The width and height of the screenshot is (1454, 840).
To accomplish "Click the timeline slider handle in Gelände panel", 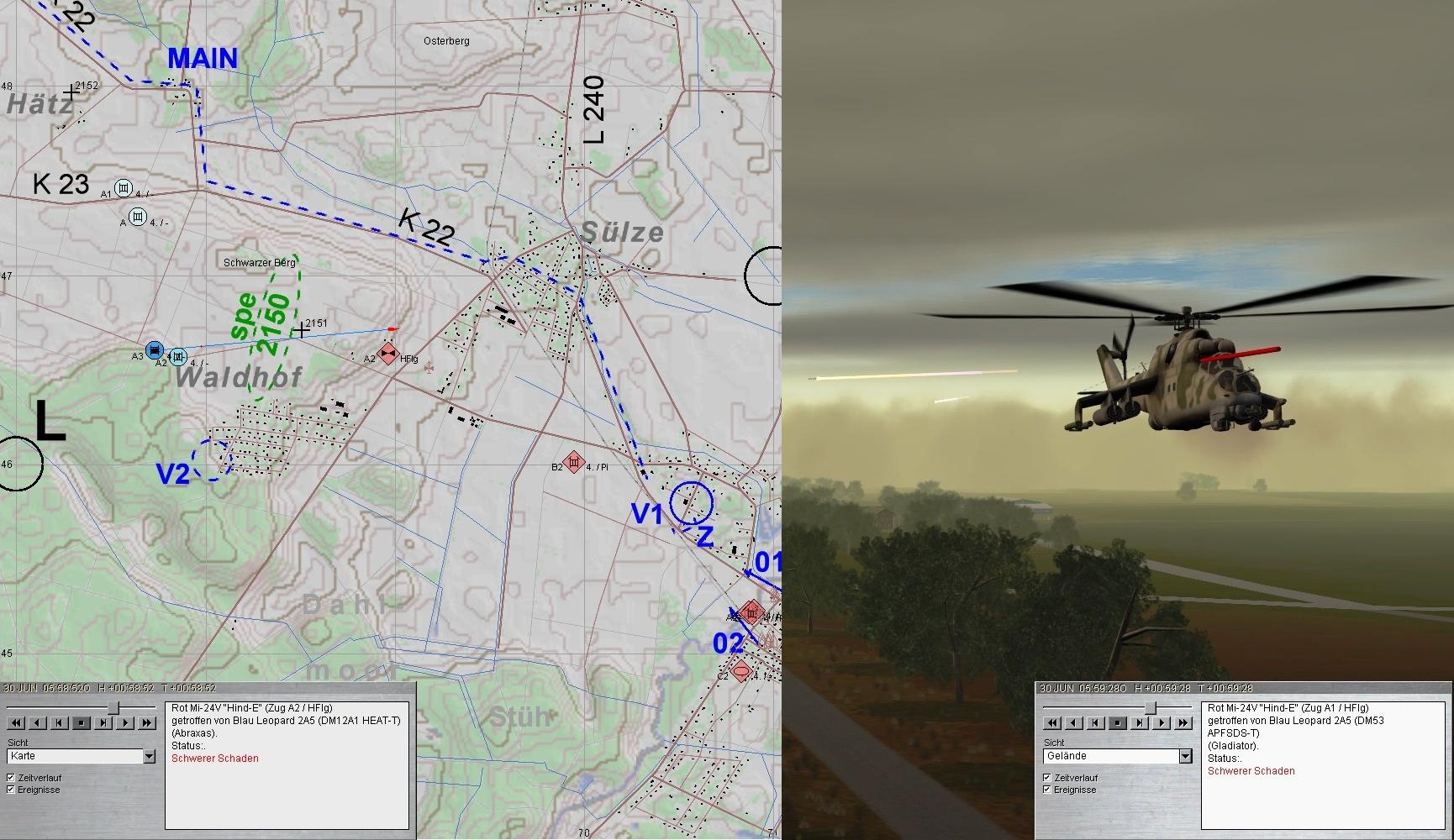I will 1150,708.
